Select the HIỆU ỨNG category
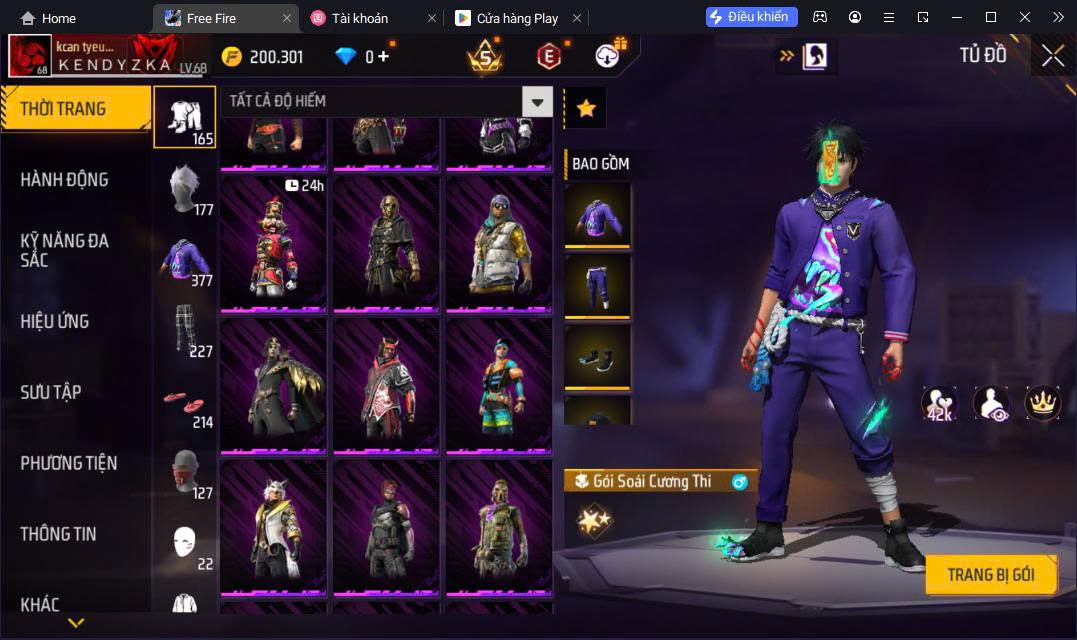Screen dimensions: 1077x640 (55, 321)
